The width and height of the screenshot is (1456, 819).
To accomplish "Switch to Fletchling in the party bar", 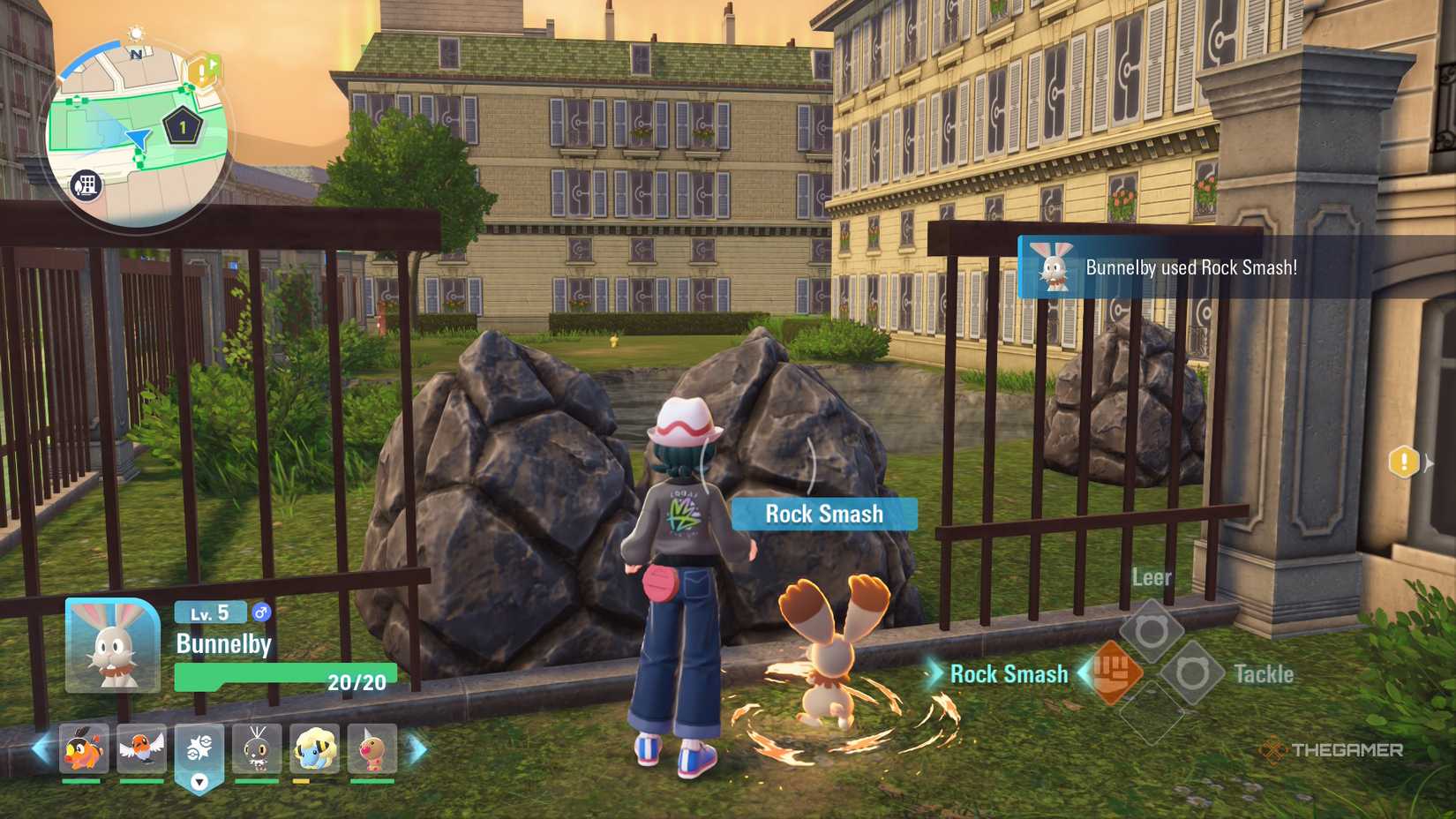I will (141, 749).
